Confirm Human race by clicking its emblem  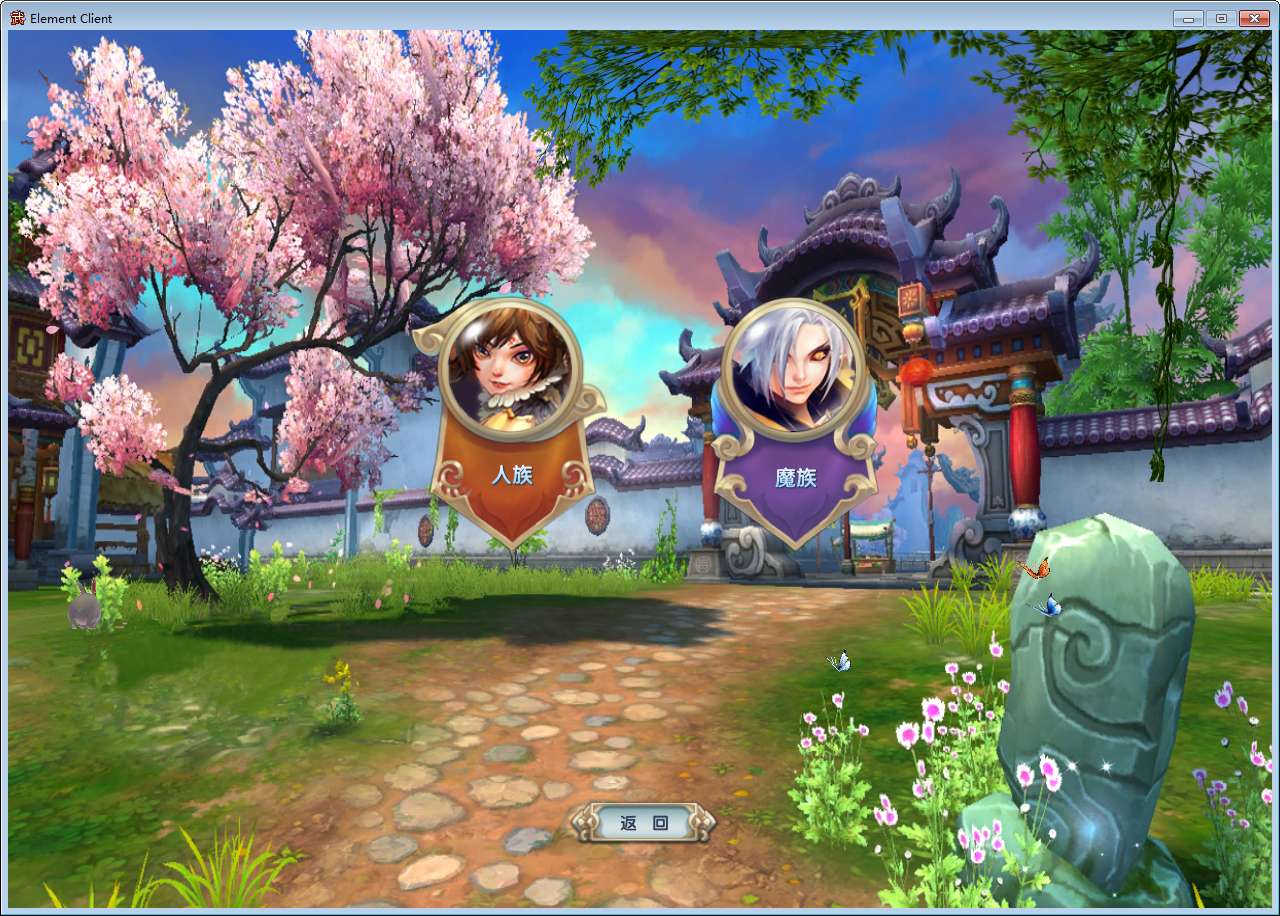512,400
